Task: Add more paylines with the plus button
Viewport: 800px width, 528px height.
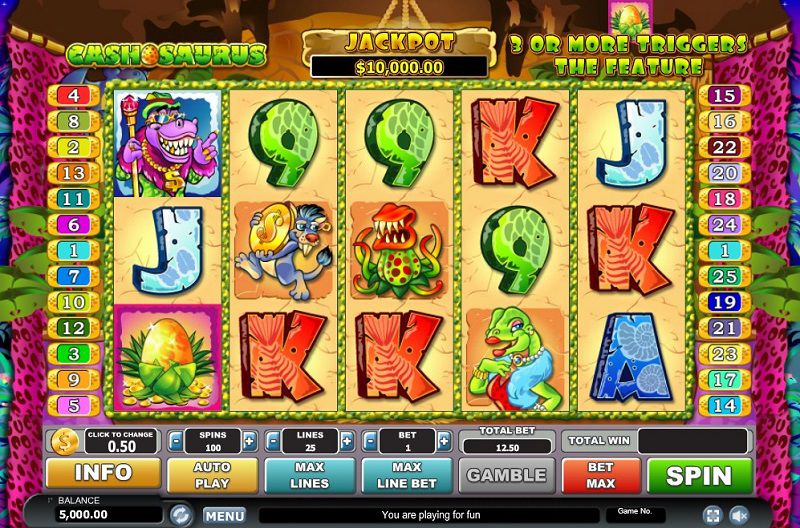Action: tap(347, 441)
